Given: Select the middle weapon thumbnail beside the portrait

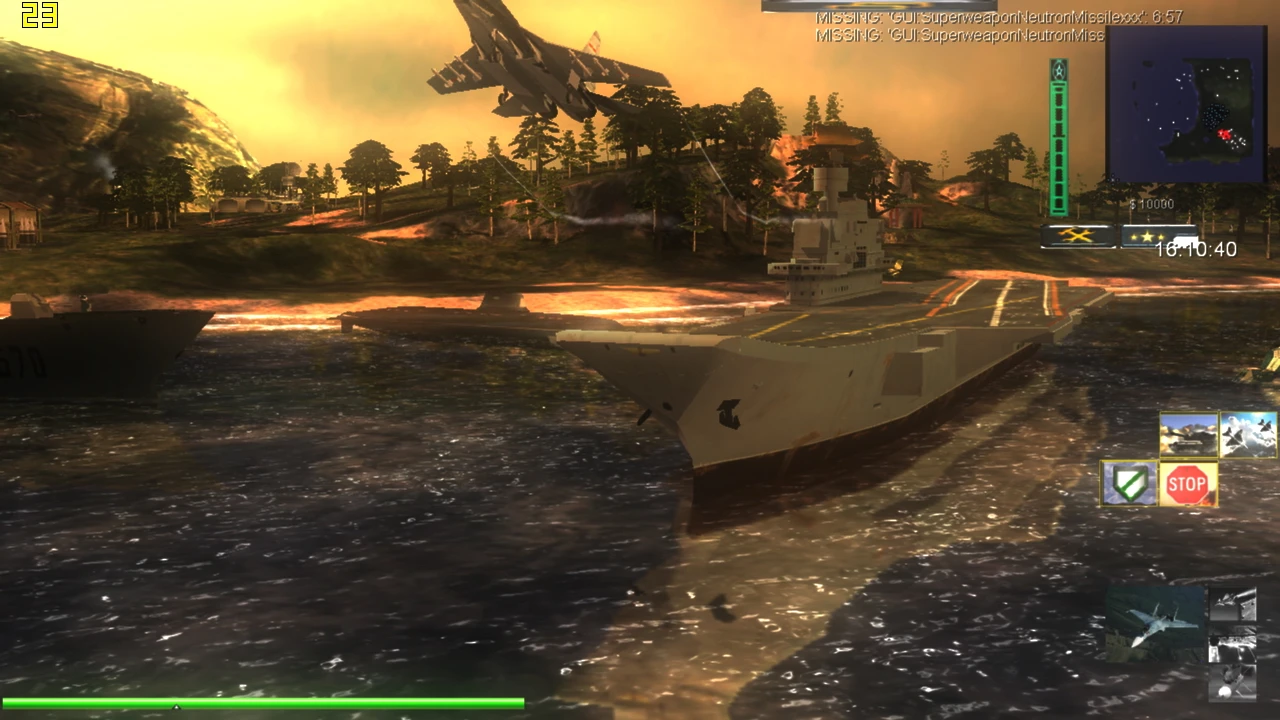Looking at the screenshot, I should [1234, 644].
